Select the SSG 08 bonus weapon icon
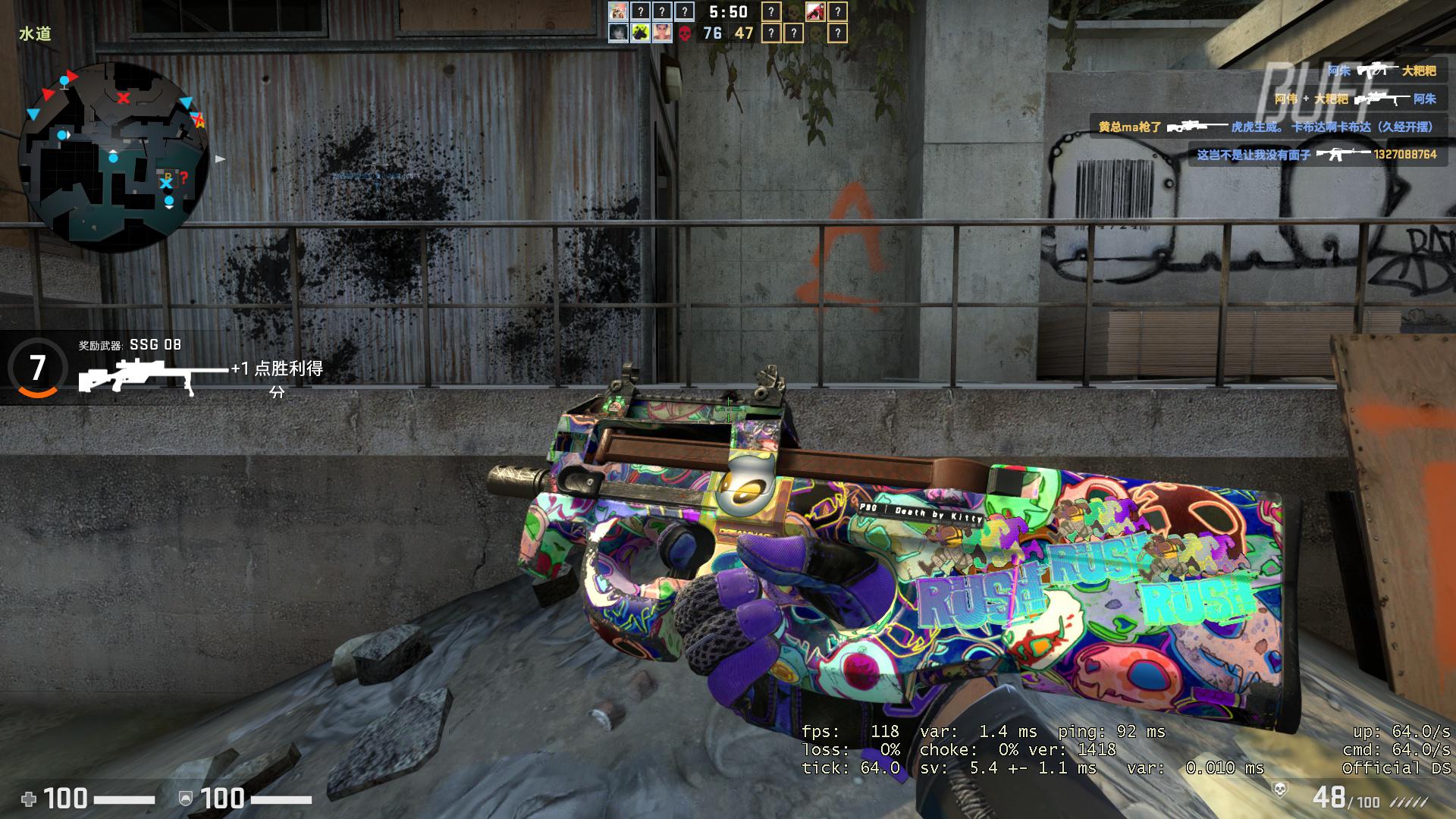The width and height of the screenshot is (1456, 819). (152, 377)
